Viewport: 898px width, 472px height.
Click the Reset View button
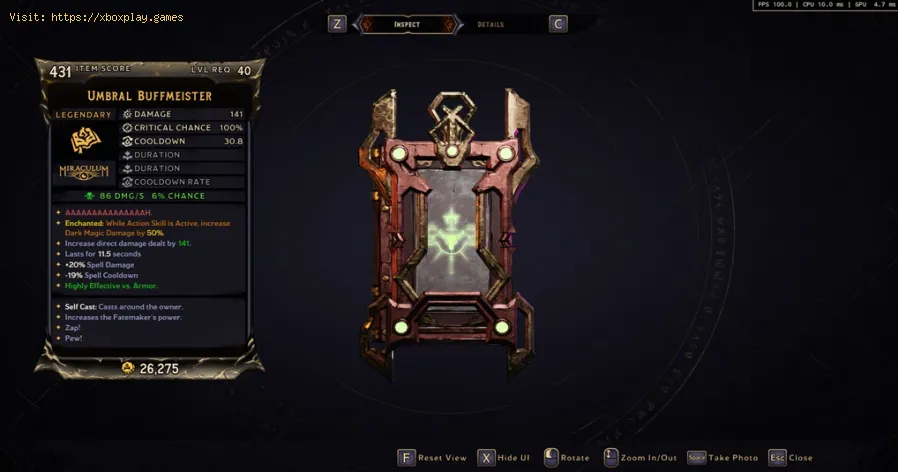[432, 457]
